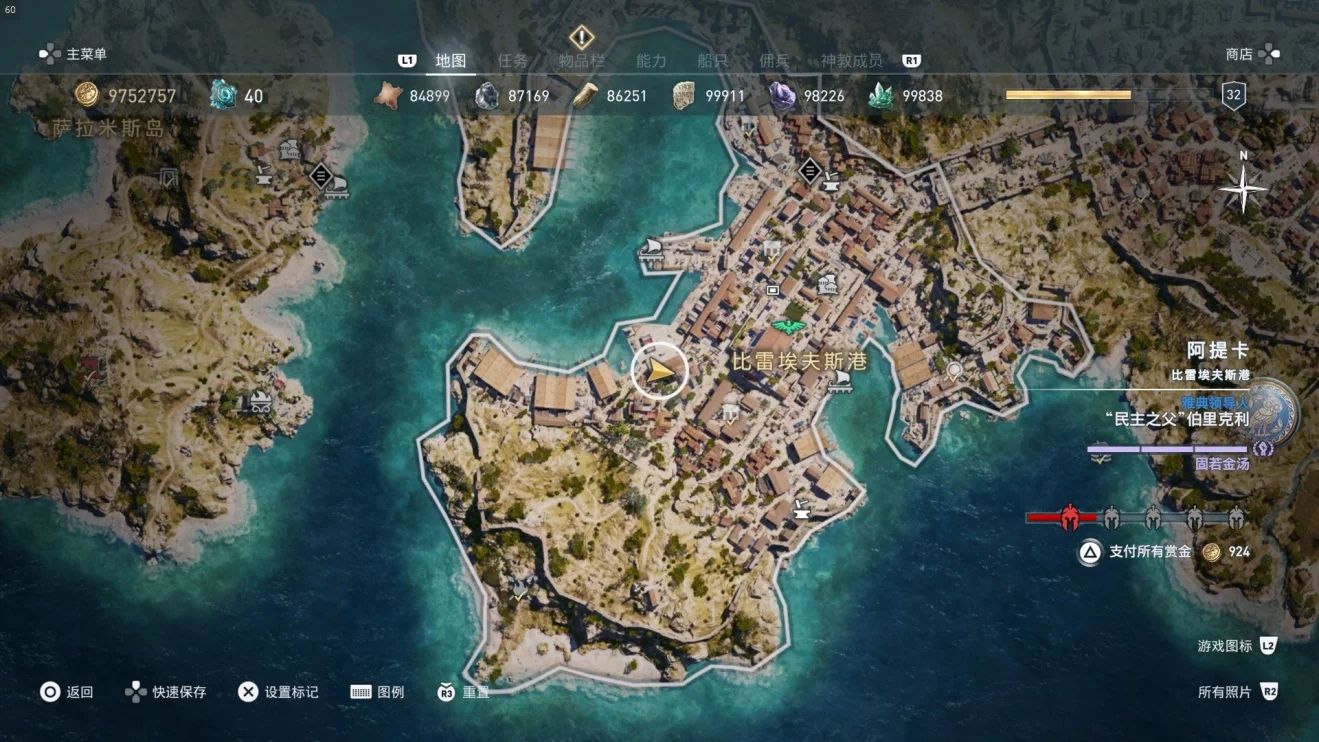Select the ship dock marker beside 比雷埃夫斯港

coord(839,378)
